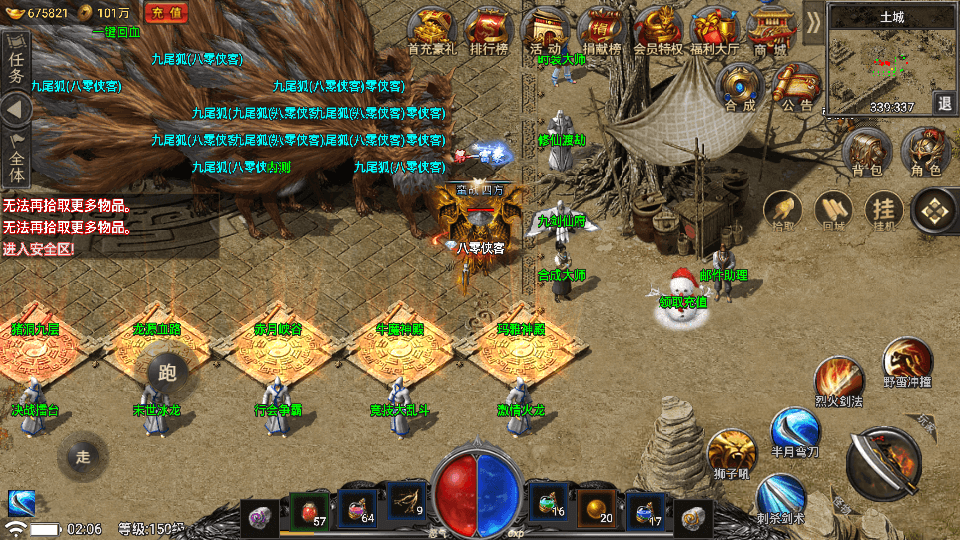Open the 商城 shop
Image resolution: width=960 pixels, height=540 pixels.
(x=770, y=30)
